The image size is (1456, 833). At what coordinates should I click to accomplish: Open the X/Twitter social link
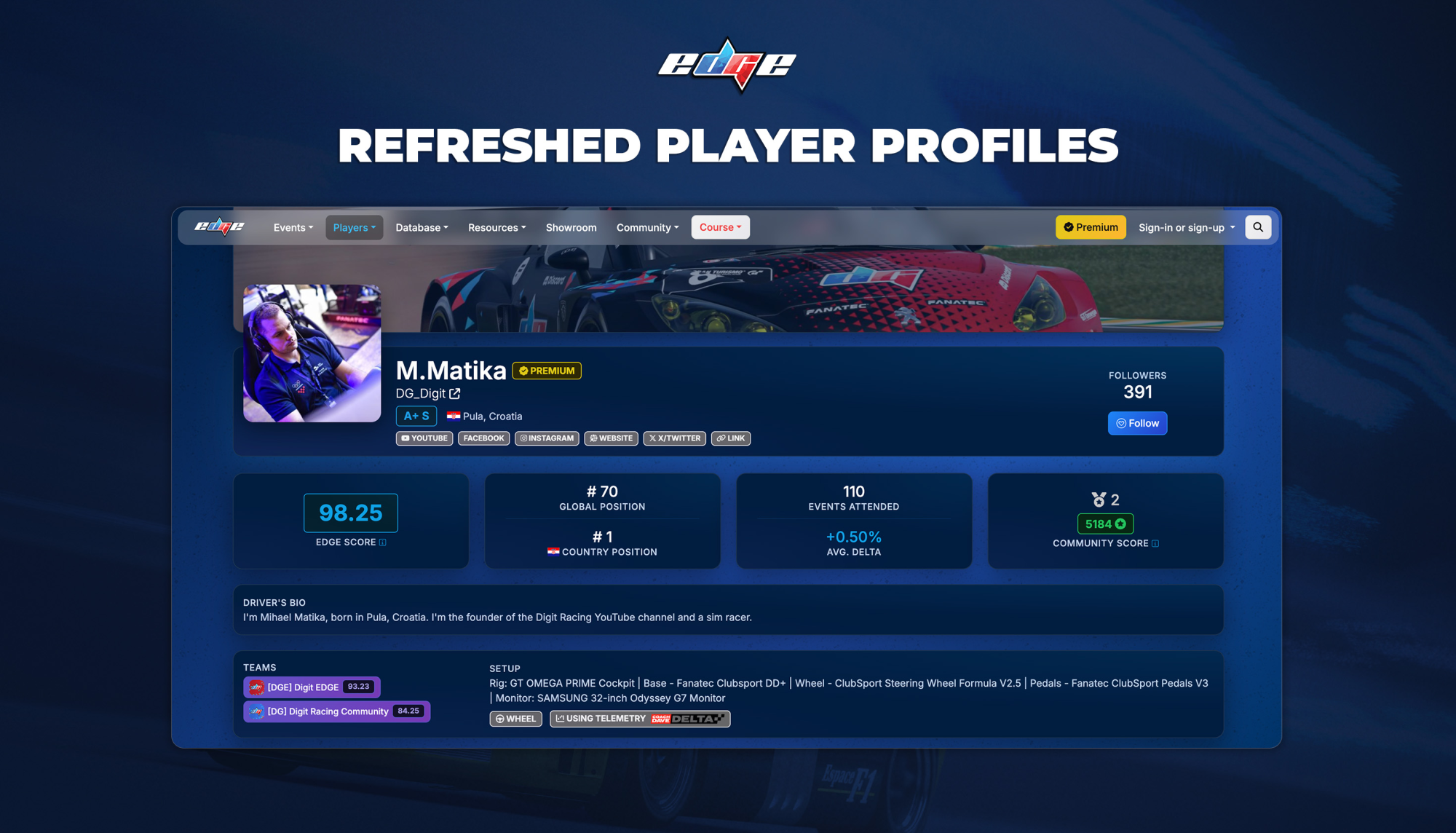[x=674, y=438]
